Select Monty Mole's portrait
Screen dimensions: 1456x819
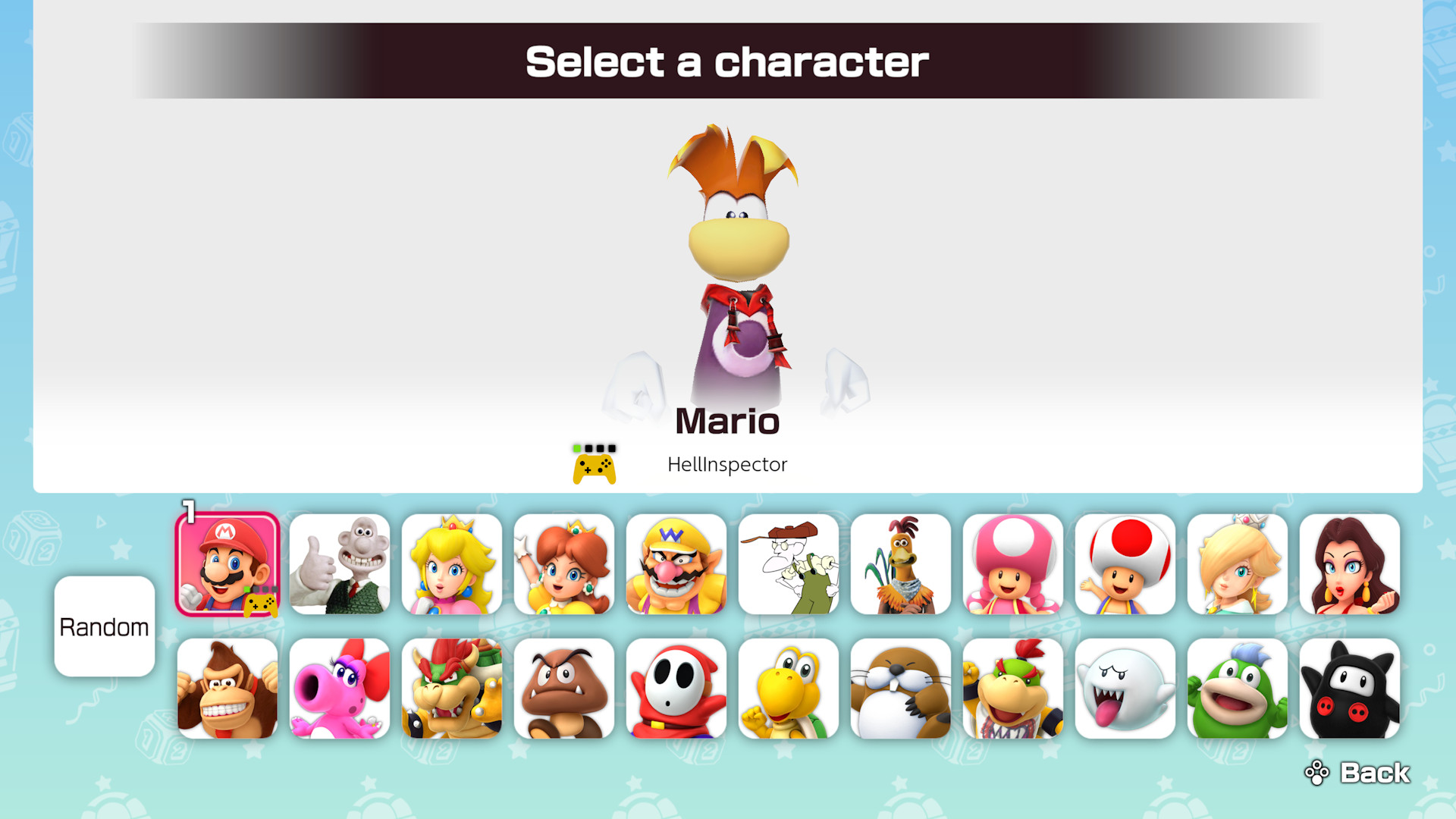tap(900, 689)
